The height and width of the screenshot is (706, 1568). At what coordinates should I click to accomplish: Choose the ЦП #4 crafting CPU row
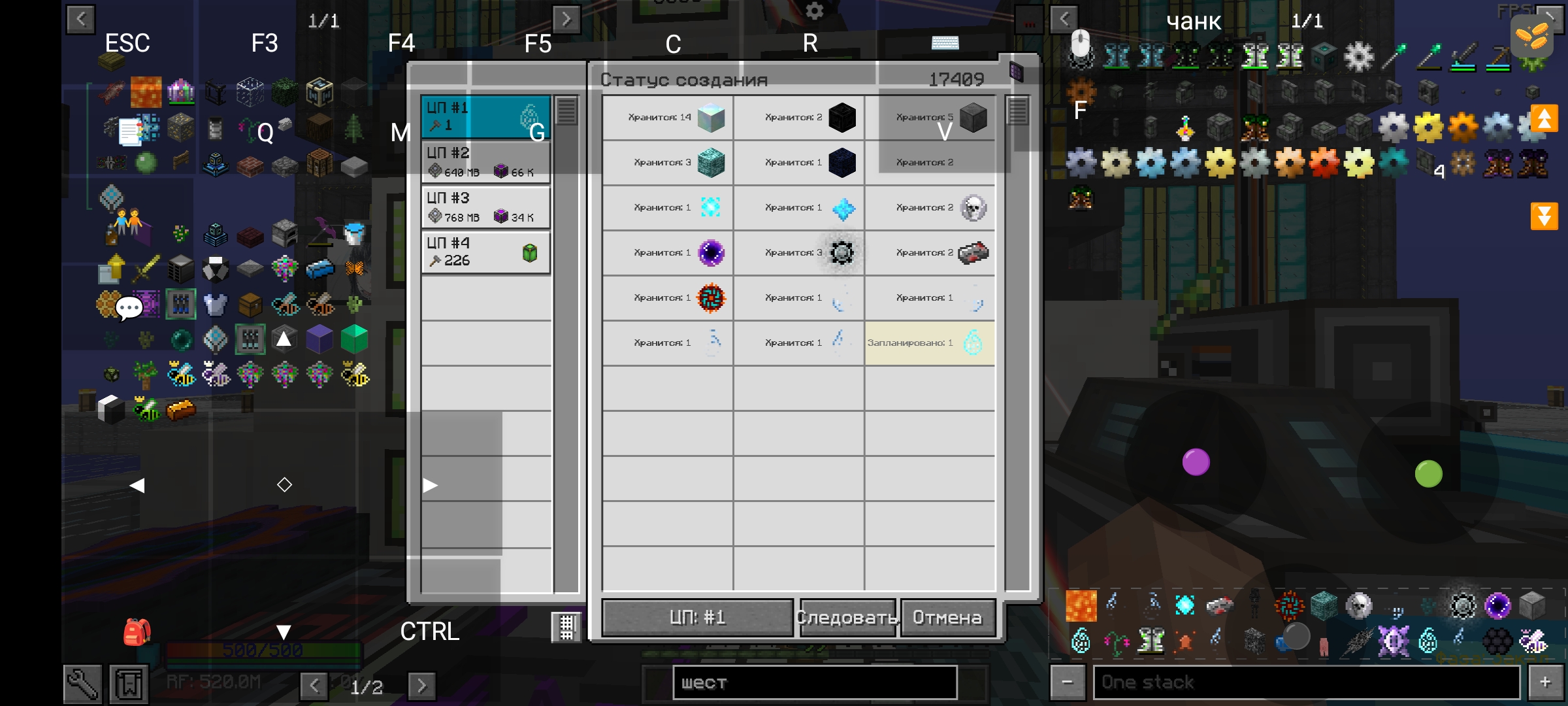(x=486, y=252)
